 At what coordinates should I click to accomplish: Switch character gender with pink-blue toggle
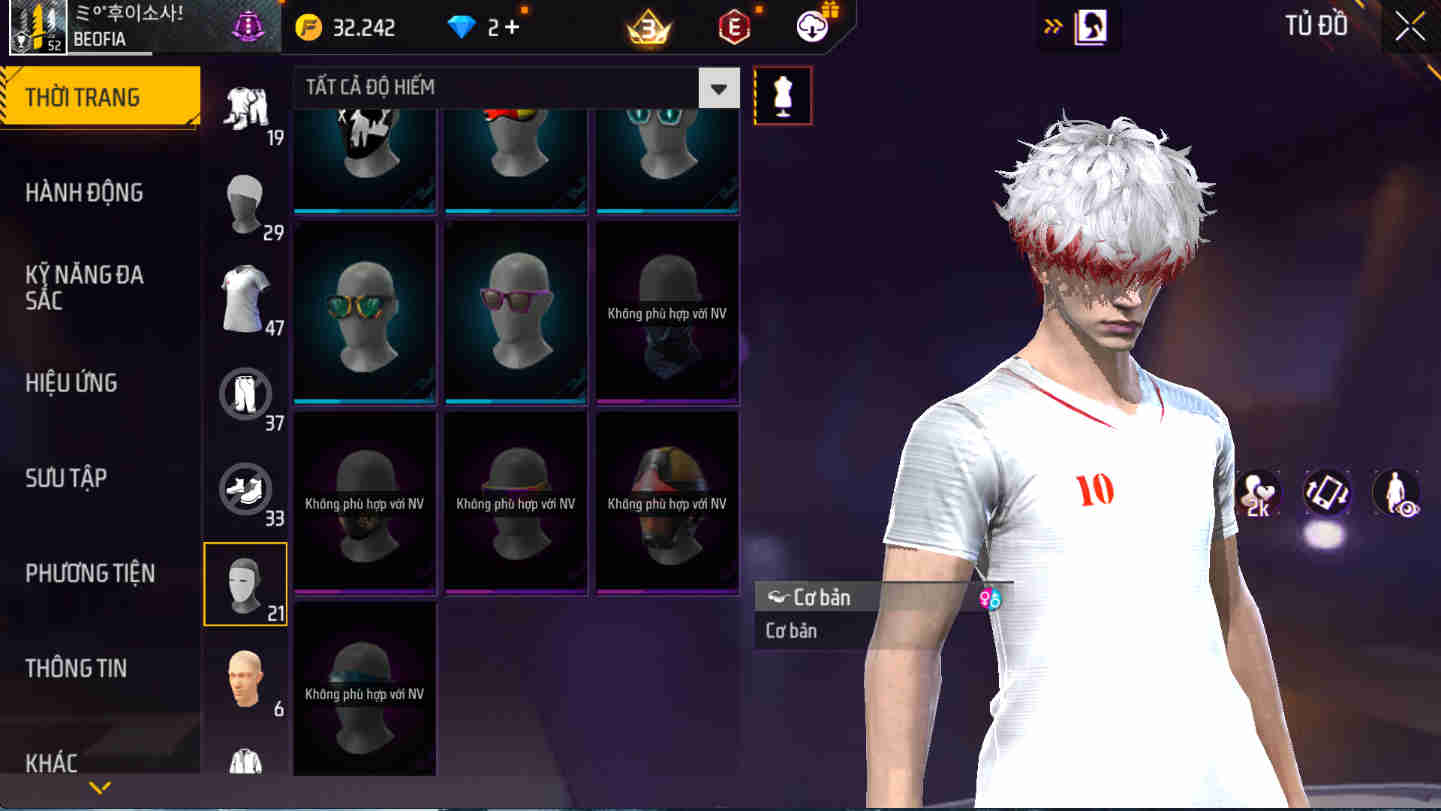tap(990, 596)
